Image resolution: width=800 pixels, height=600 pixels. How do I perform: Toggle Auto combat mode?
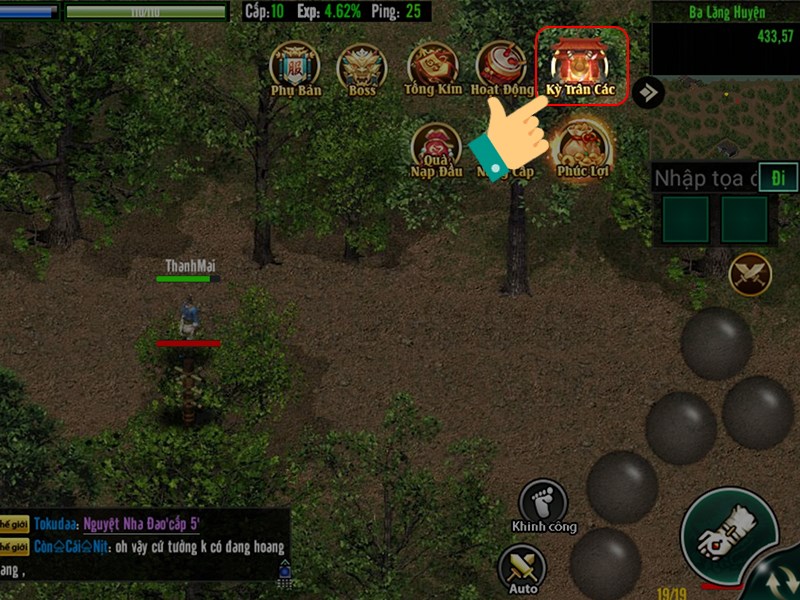(x=523, y=569)
